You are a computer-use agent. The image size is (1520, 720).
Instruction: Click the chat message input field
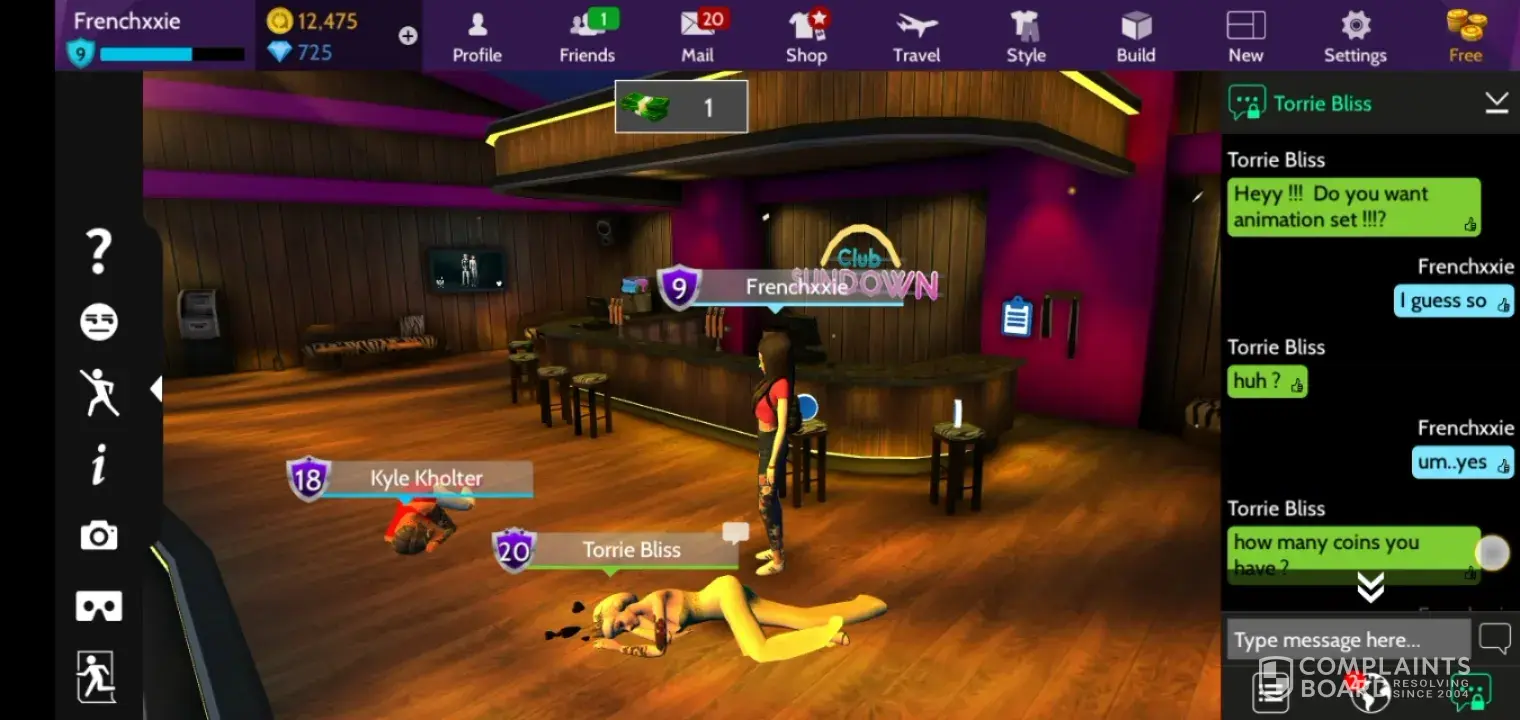click(1347, 640)
